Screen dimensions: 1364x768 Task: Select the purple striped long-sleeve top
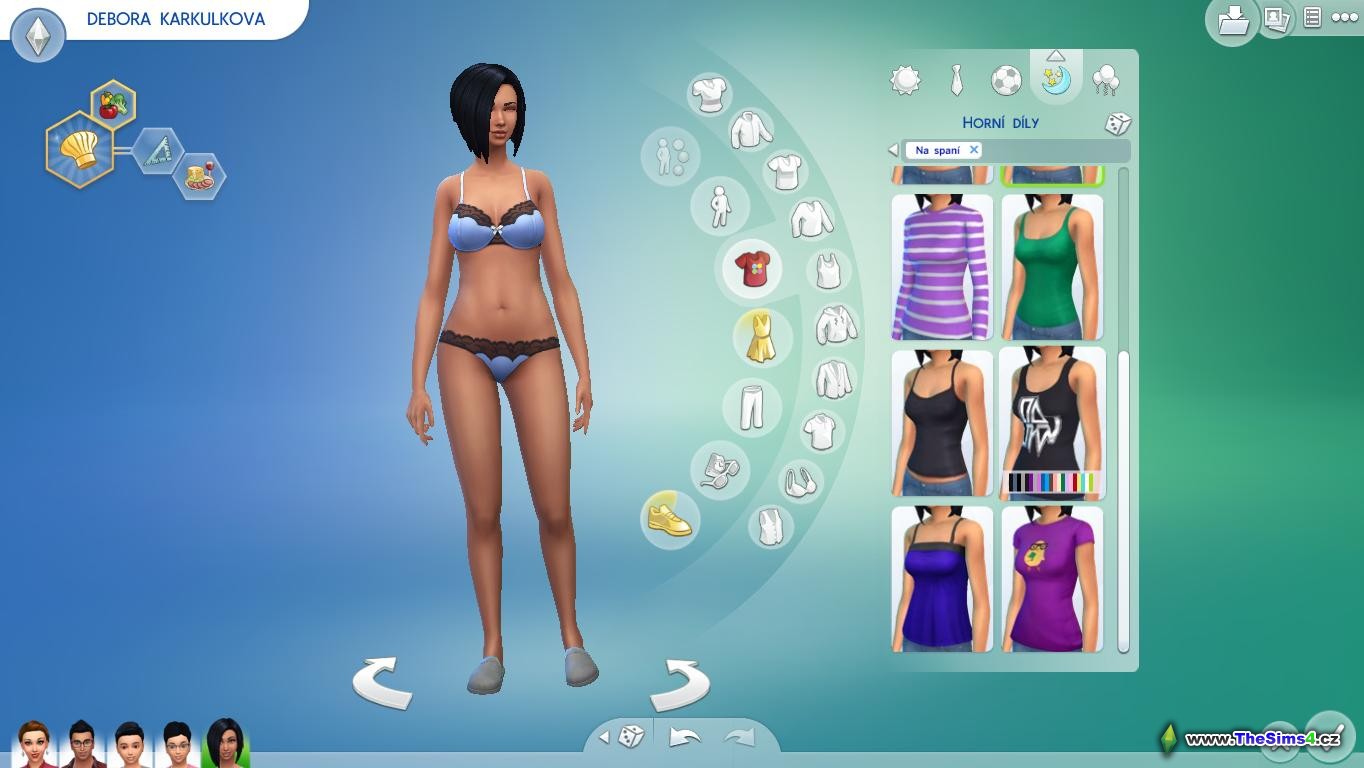point(941,267)
